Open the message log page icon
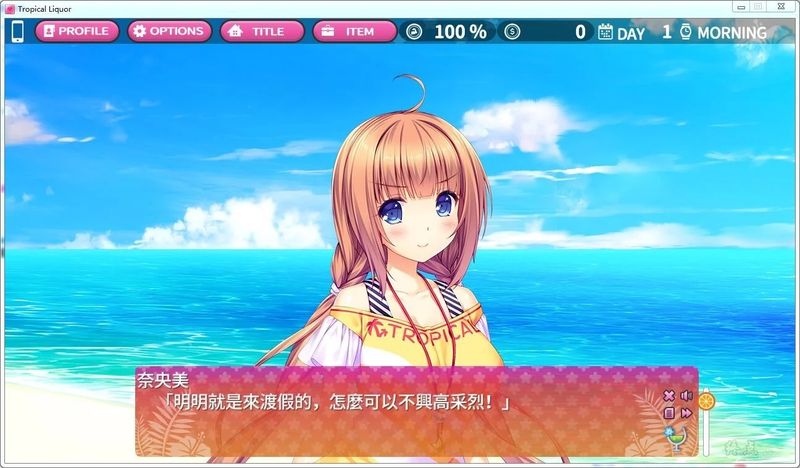Viewport: 800px width, 468px height. click(x=670, y=412)
